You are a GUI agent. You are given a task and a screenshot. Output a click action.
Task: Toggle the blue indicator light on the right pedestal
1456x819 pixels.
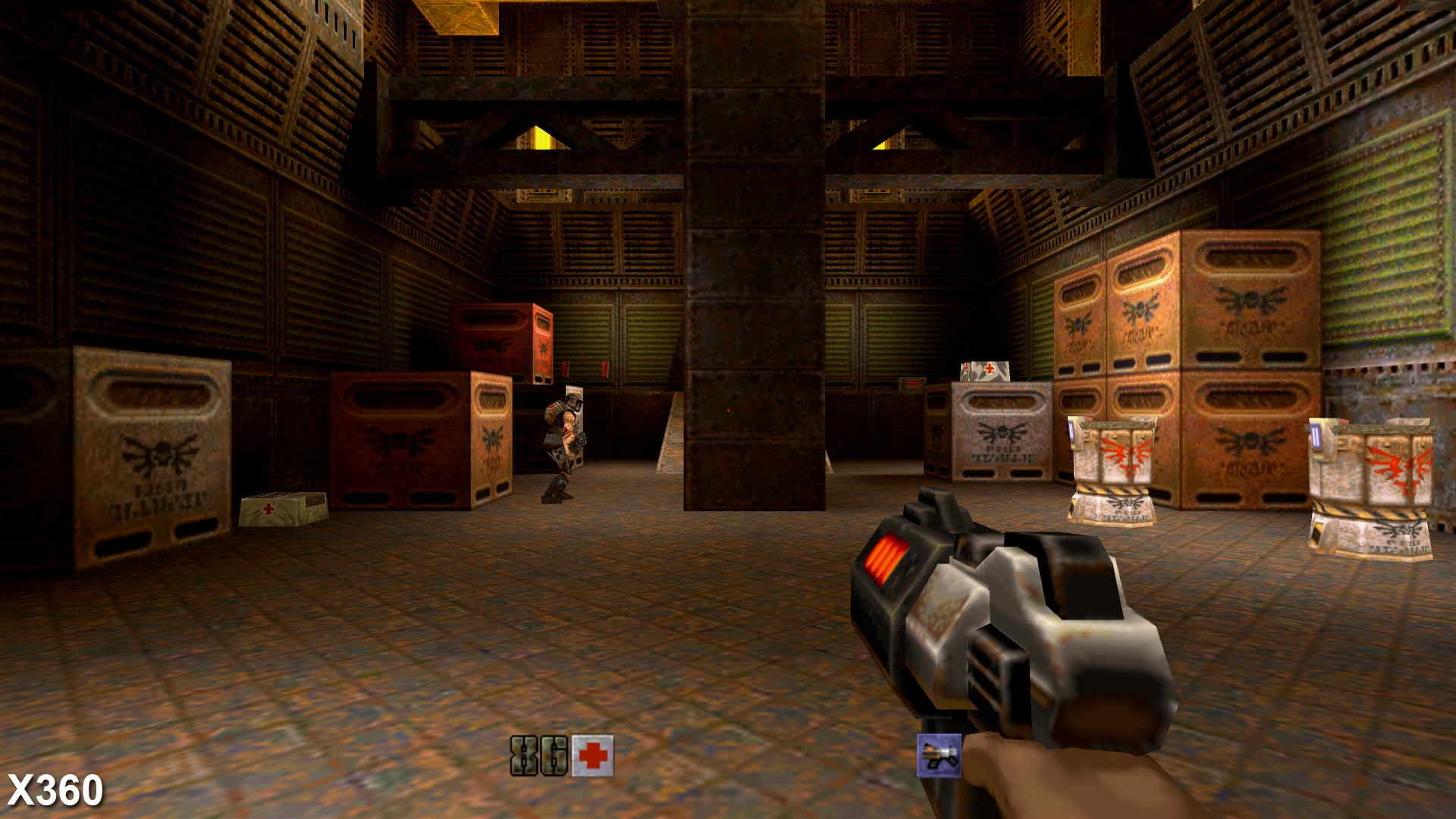point(1072,430)
